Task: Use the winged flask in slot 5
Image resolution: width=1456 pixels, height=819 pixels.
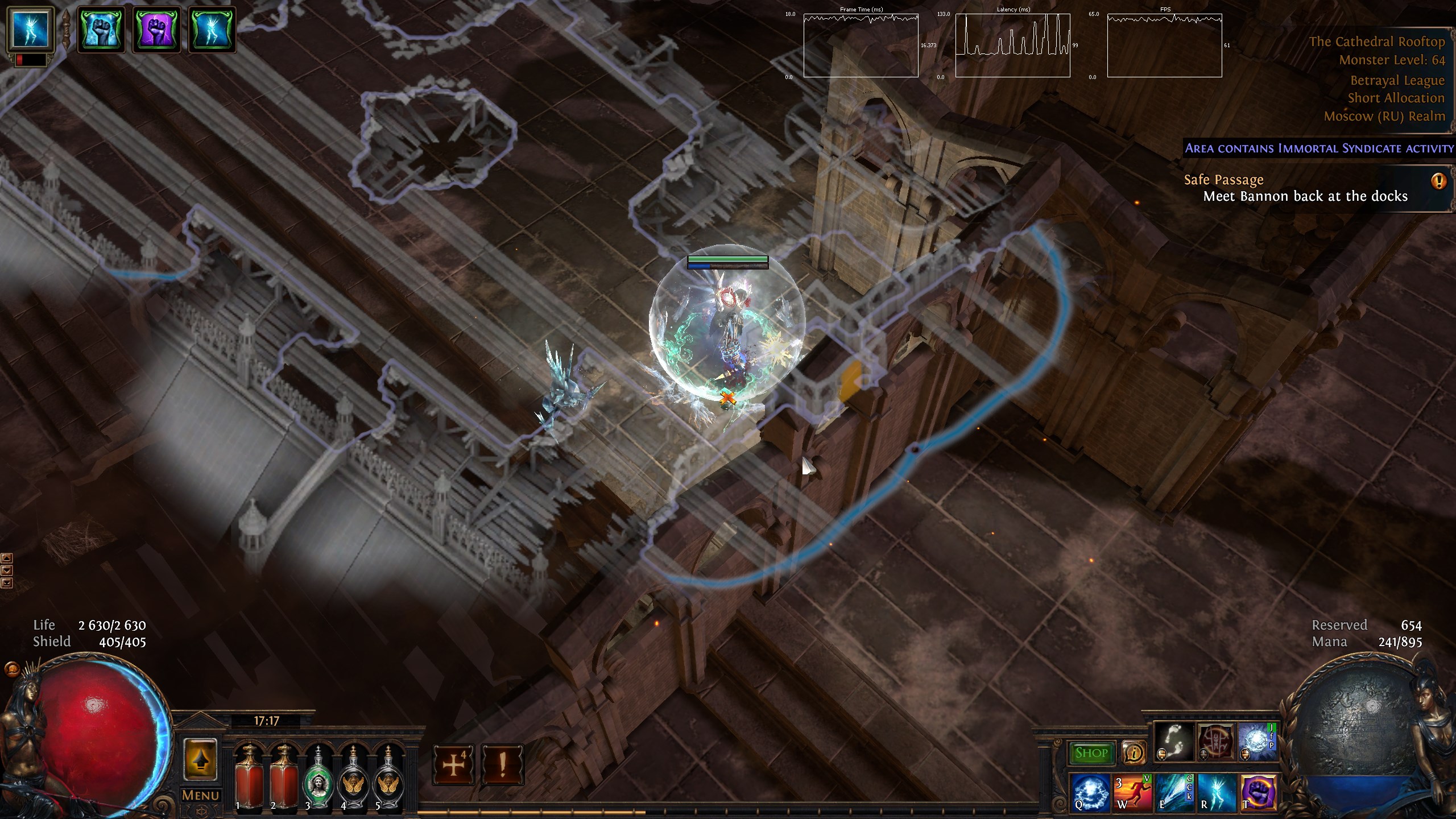Action: pos(388,776)
